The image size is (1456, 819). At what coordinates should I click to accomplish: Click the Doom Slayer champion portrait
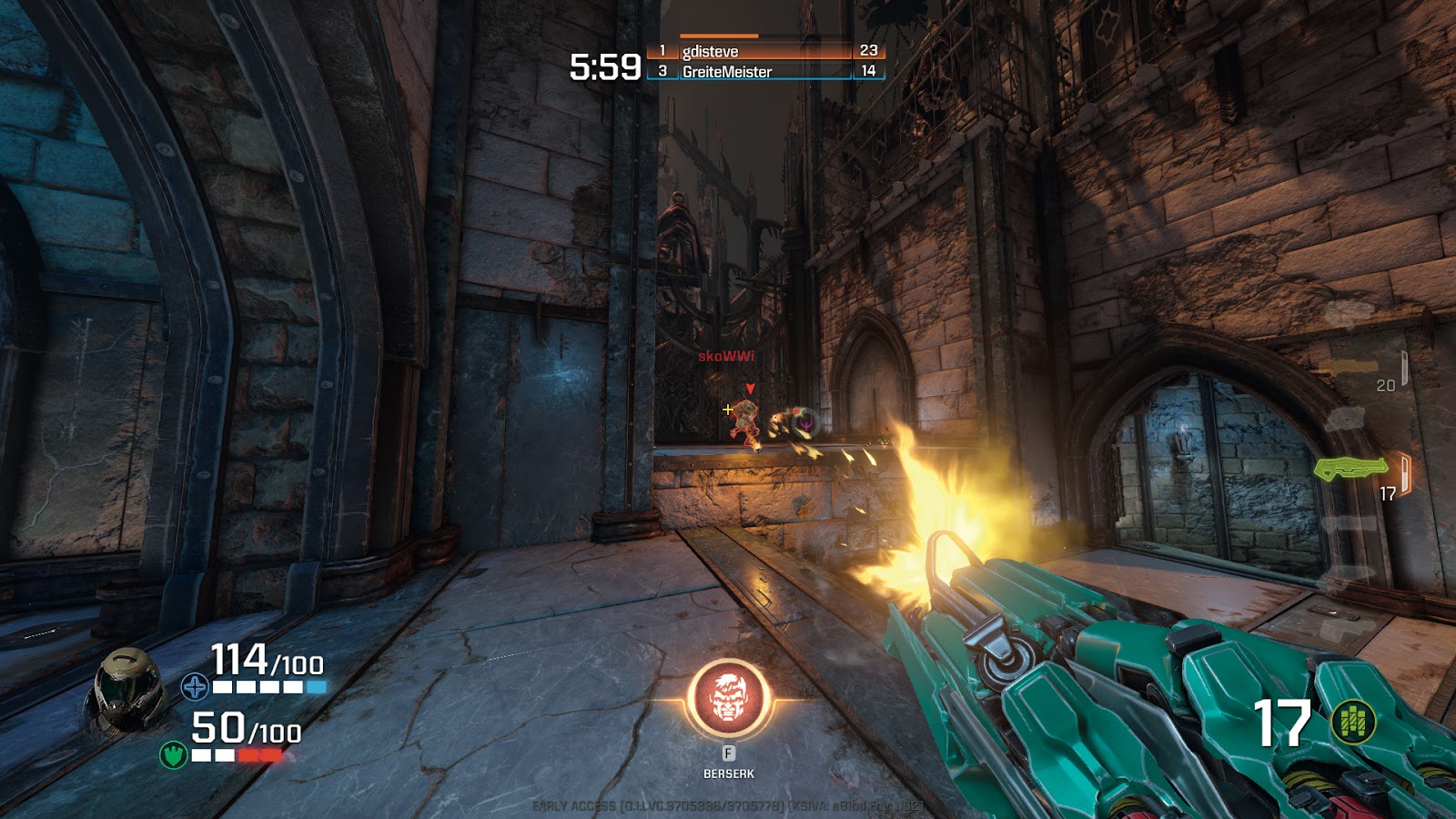pyautogui.click(x=129, y=689)
